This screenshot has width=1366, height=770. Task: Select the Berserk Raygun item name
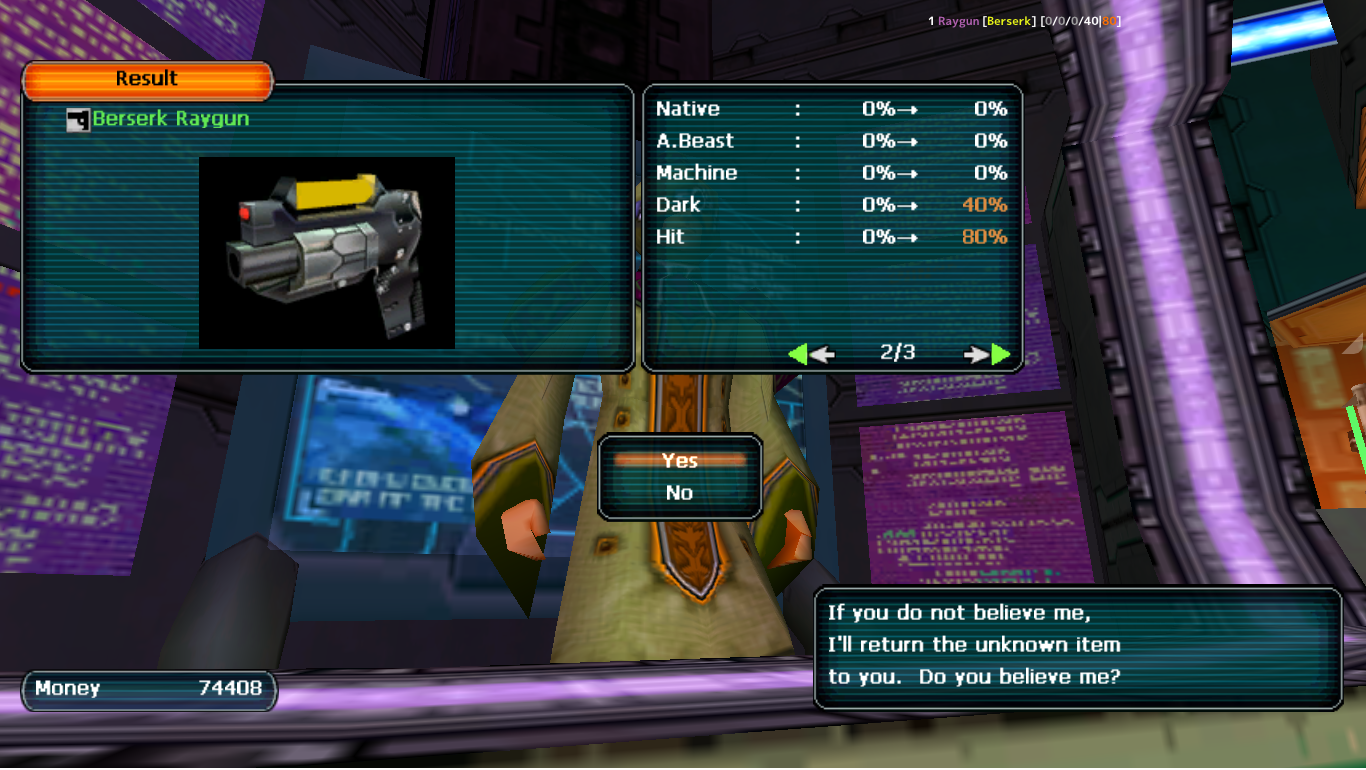pos(170,119)
